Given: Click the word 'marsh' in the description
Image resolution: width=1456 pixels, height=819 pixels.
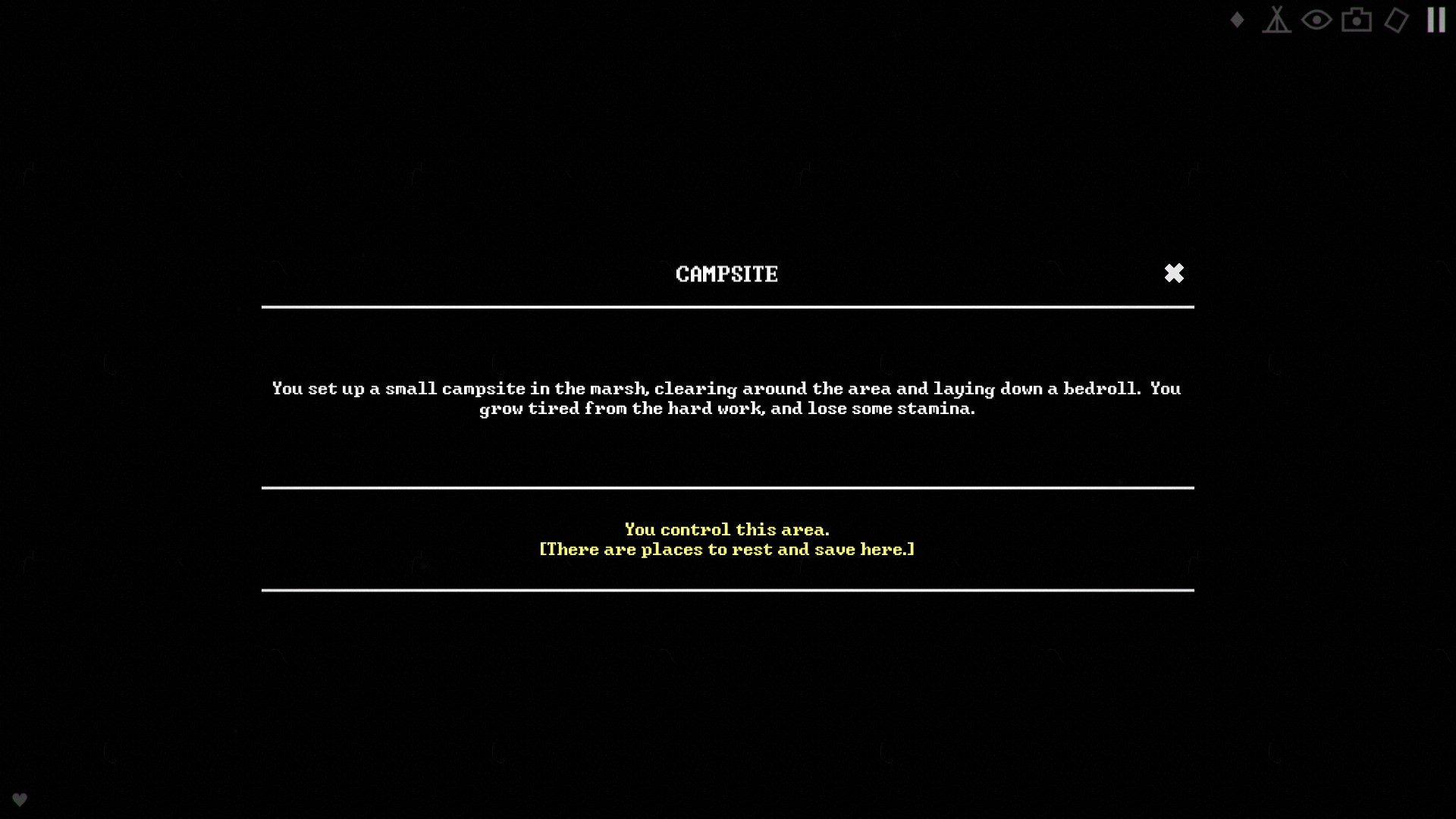Looking at the screenshot, I should [618, 388].
